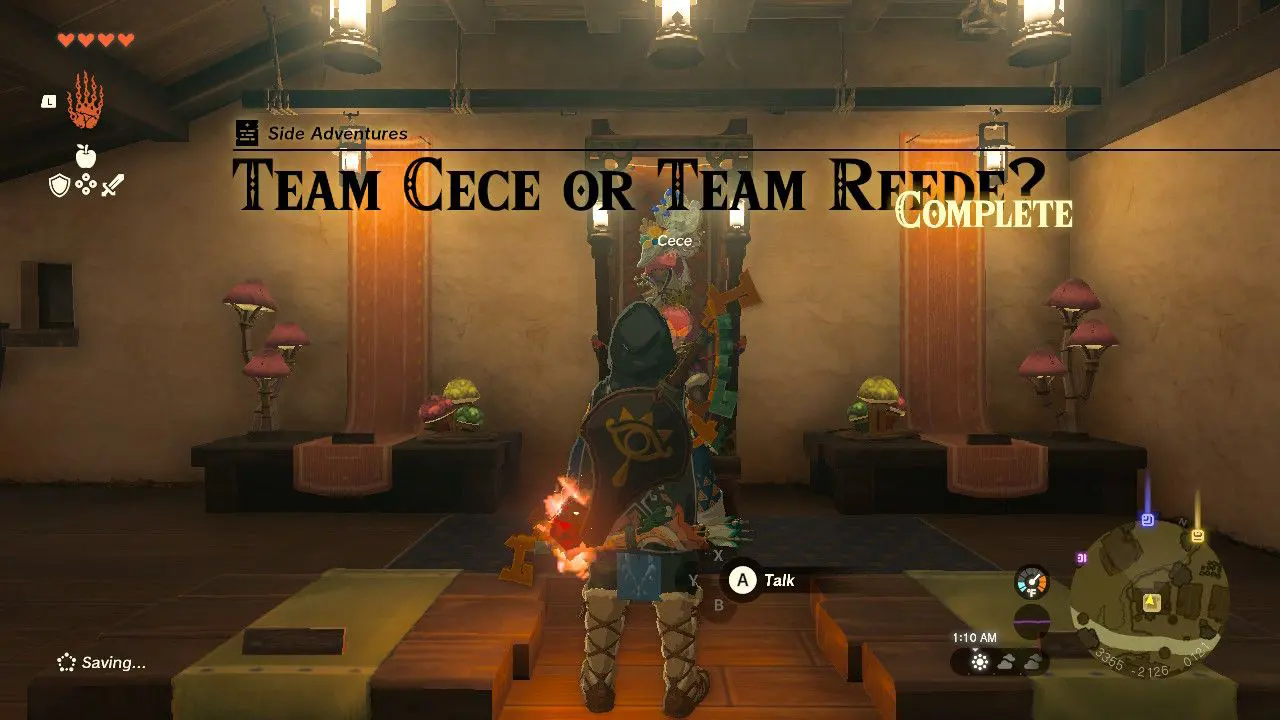Expand the L button ability badge
Viewport: 1280px width, 720px height.
48,102
